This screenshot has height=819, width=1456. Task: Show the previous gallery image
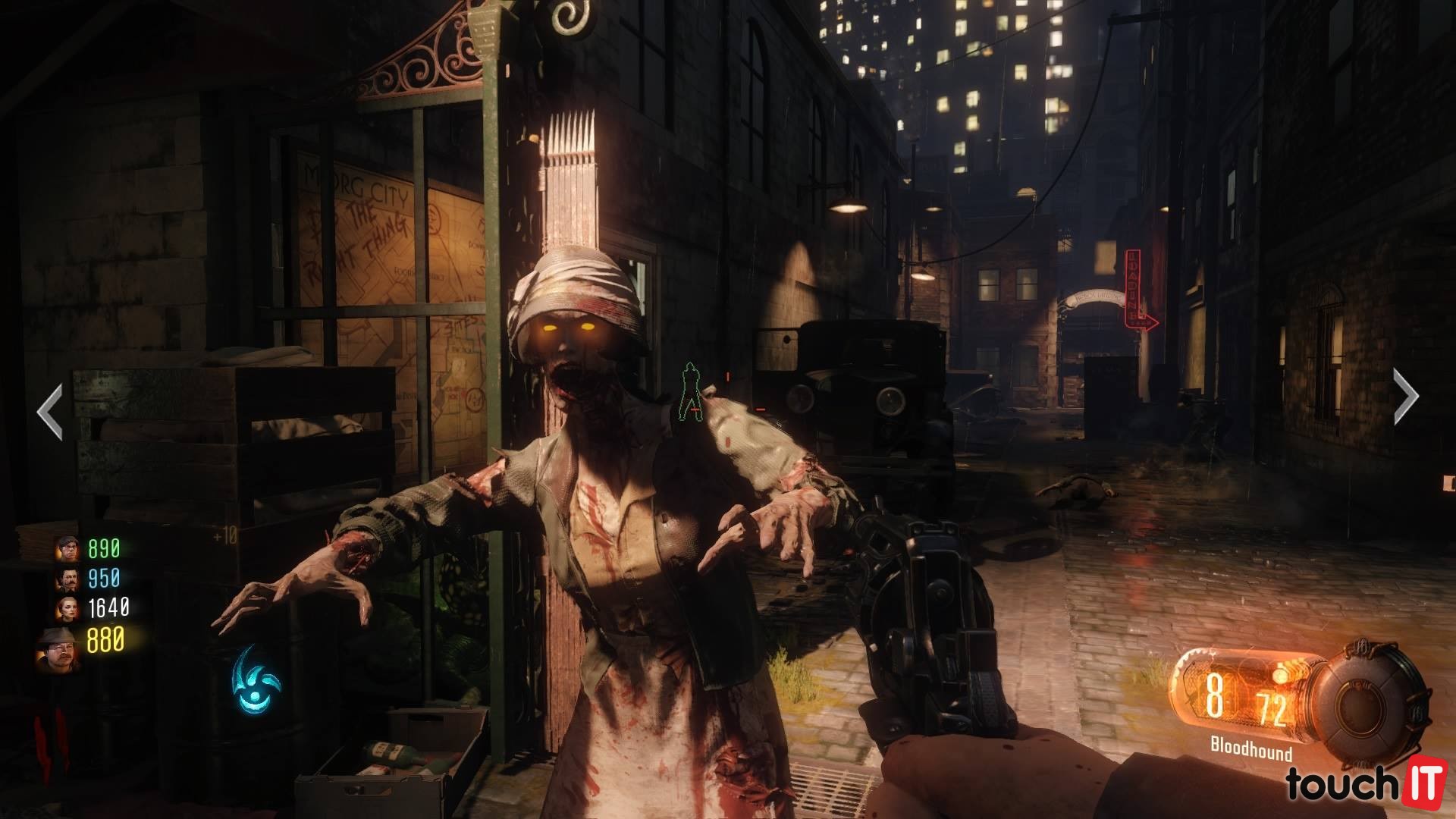[50, 412]
